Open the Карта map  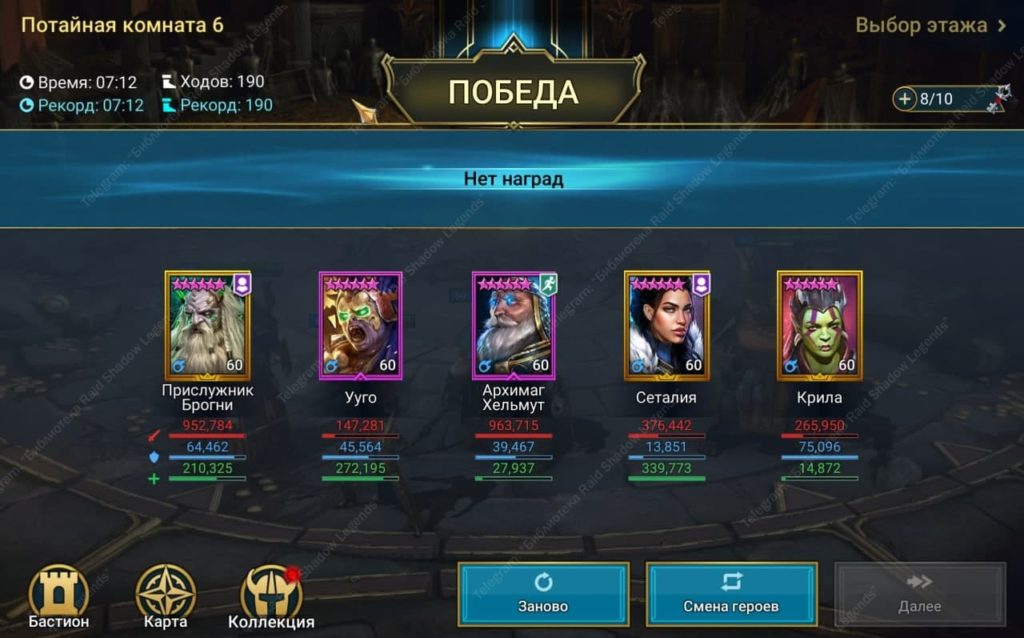165,598
